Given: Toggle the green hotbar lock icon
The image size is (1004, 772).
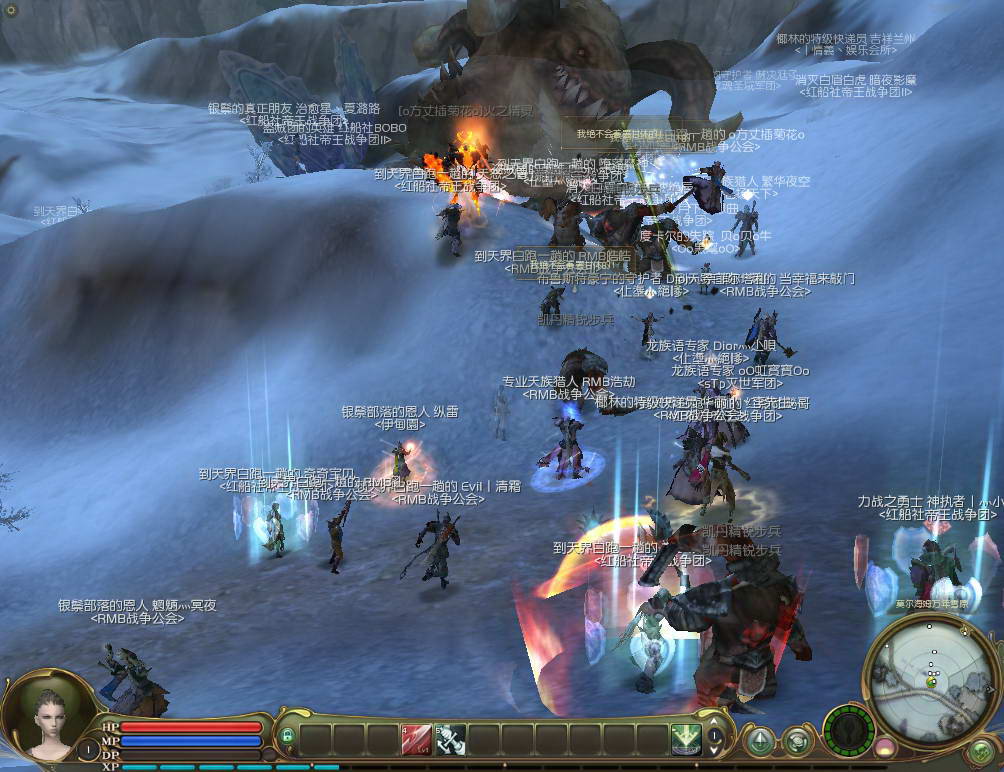Looking at the screenshot, I should [287, 738].
